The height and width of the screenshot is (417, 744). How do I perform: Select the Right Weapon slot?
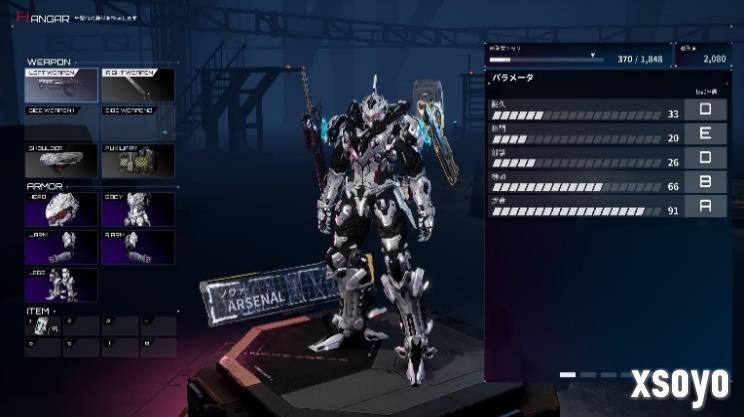pos(138,84)
